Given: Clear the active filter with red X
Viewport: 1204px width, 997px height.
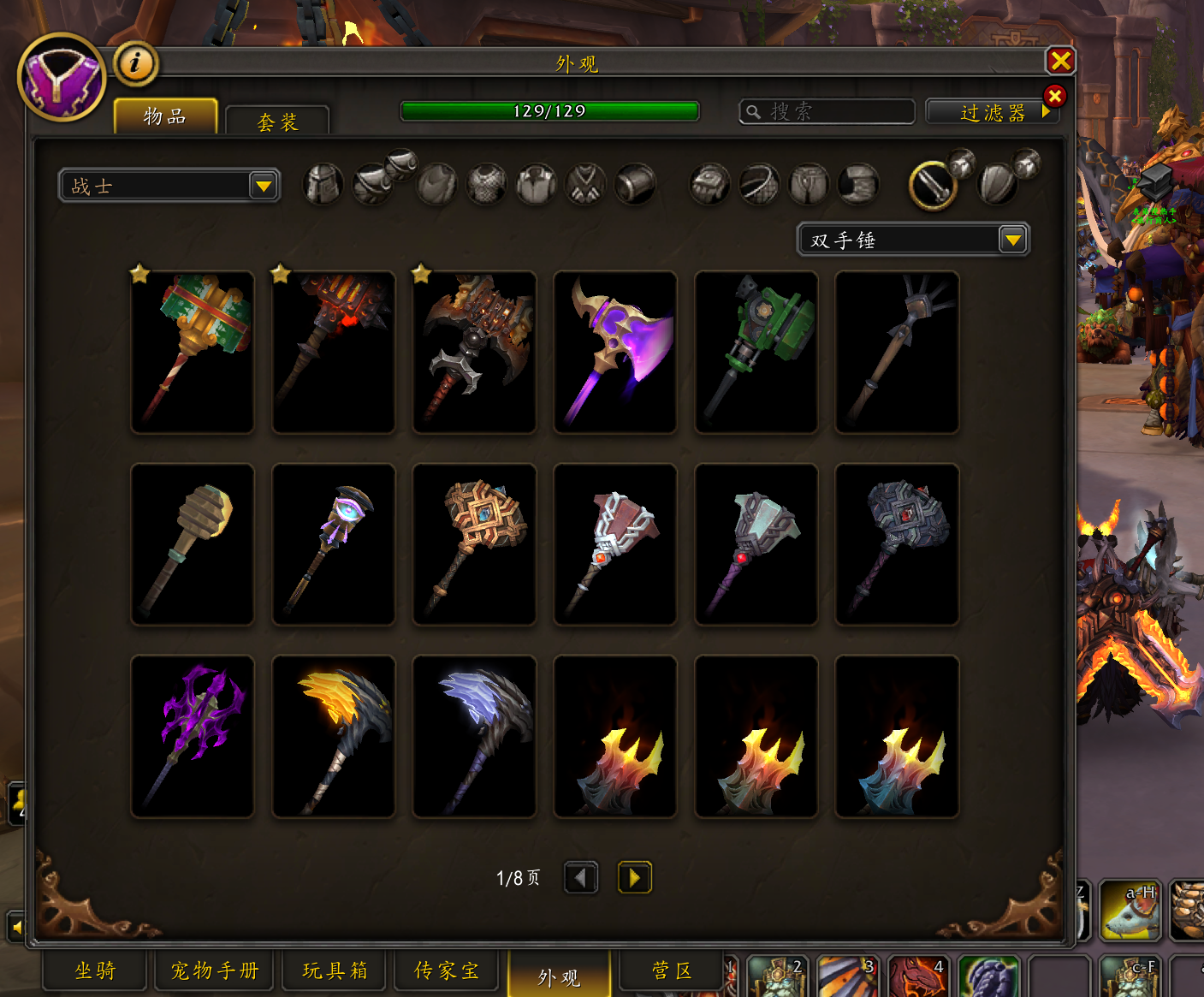Looking at the screenshot, I should pyautogui.click(x=1054, y=96).
